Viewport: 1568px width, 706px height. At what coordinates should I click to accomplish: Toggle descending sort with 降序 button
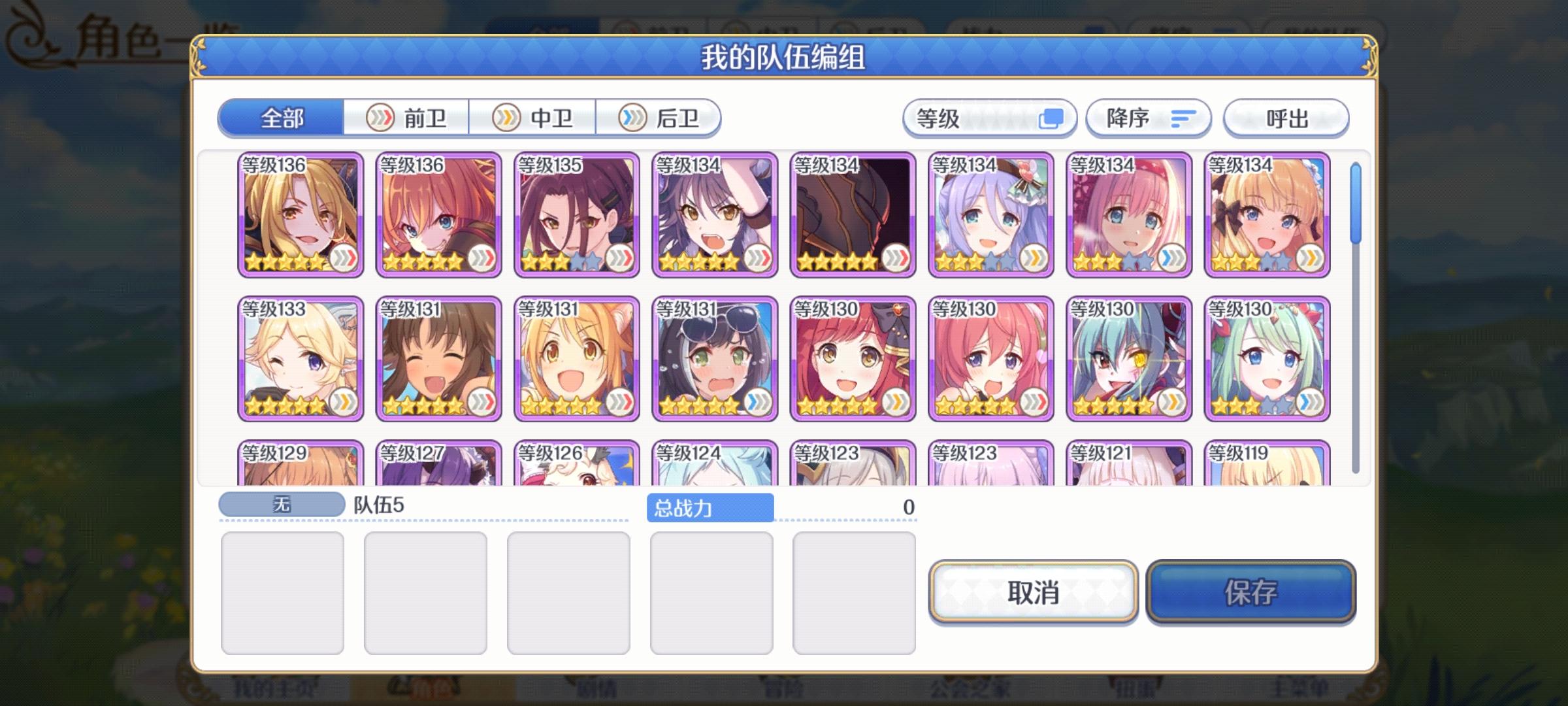[x=1148, y=118]
